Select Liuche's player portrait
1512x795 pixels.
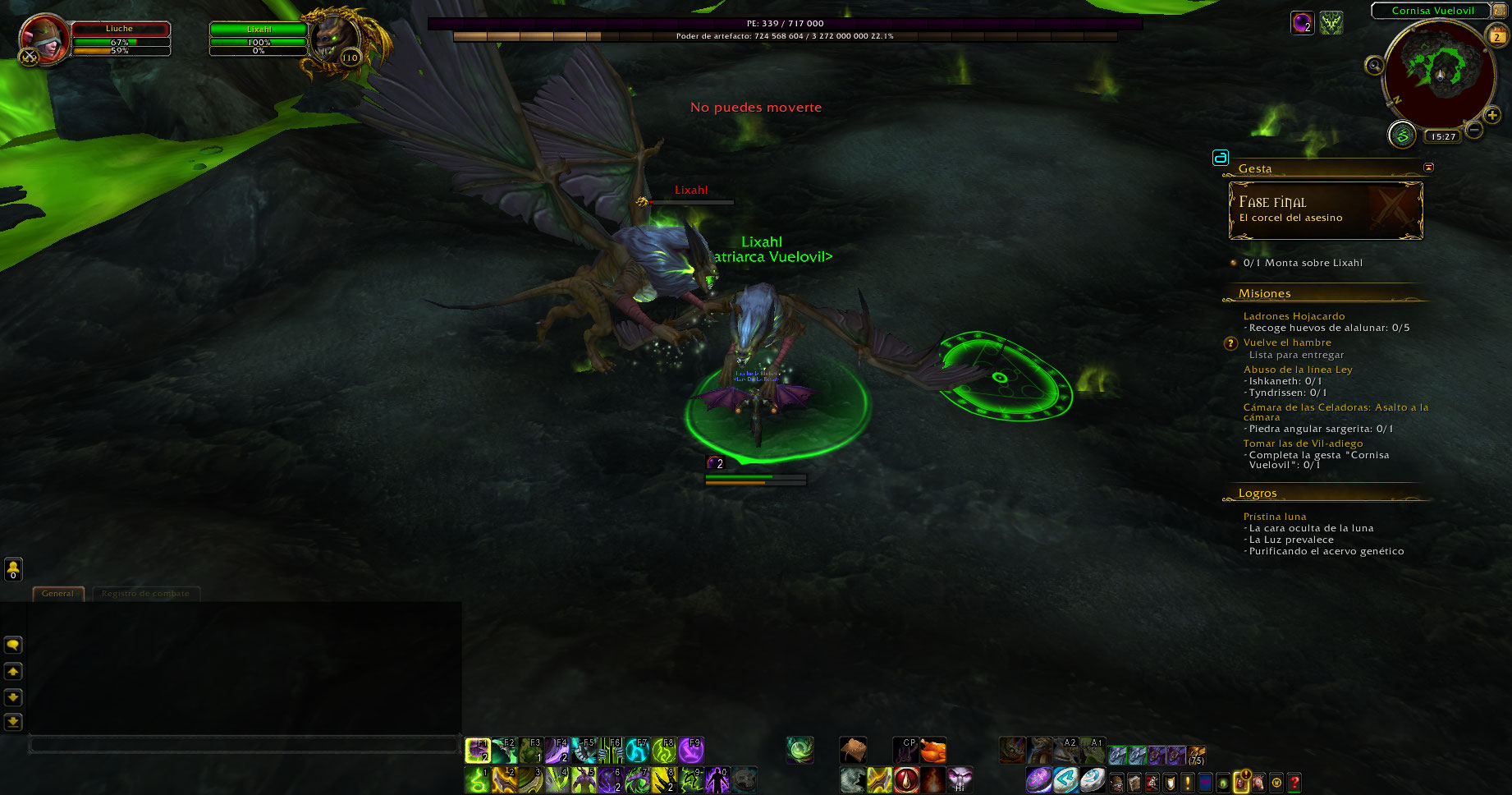tap(44, 38)
